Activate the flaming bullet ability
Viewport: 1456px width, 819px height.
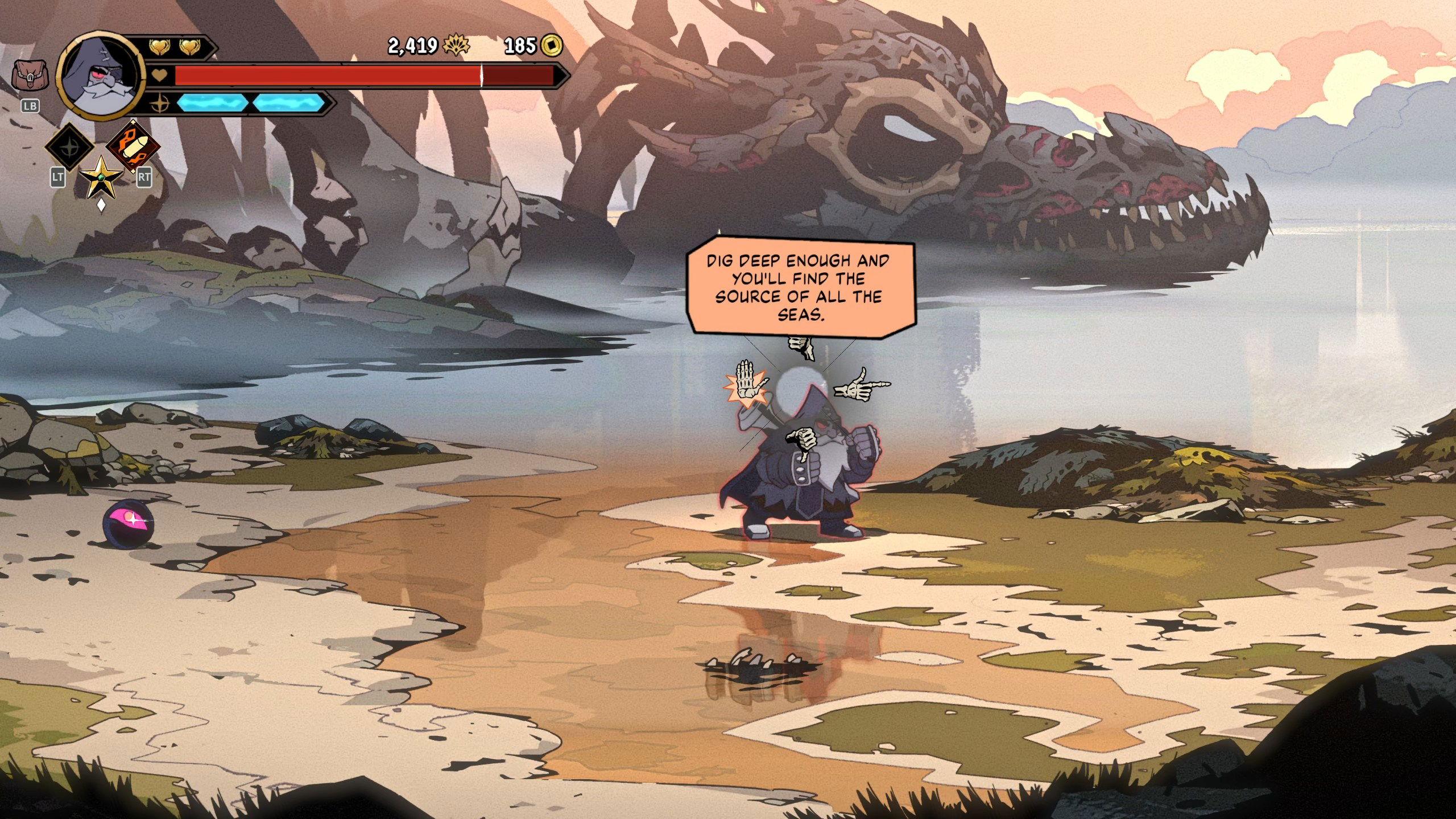coord(133,146)
